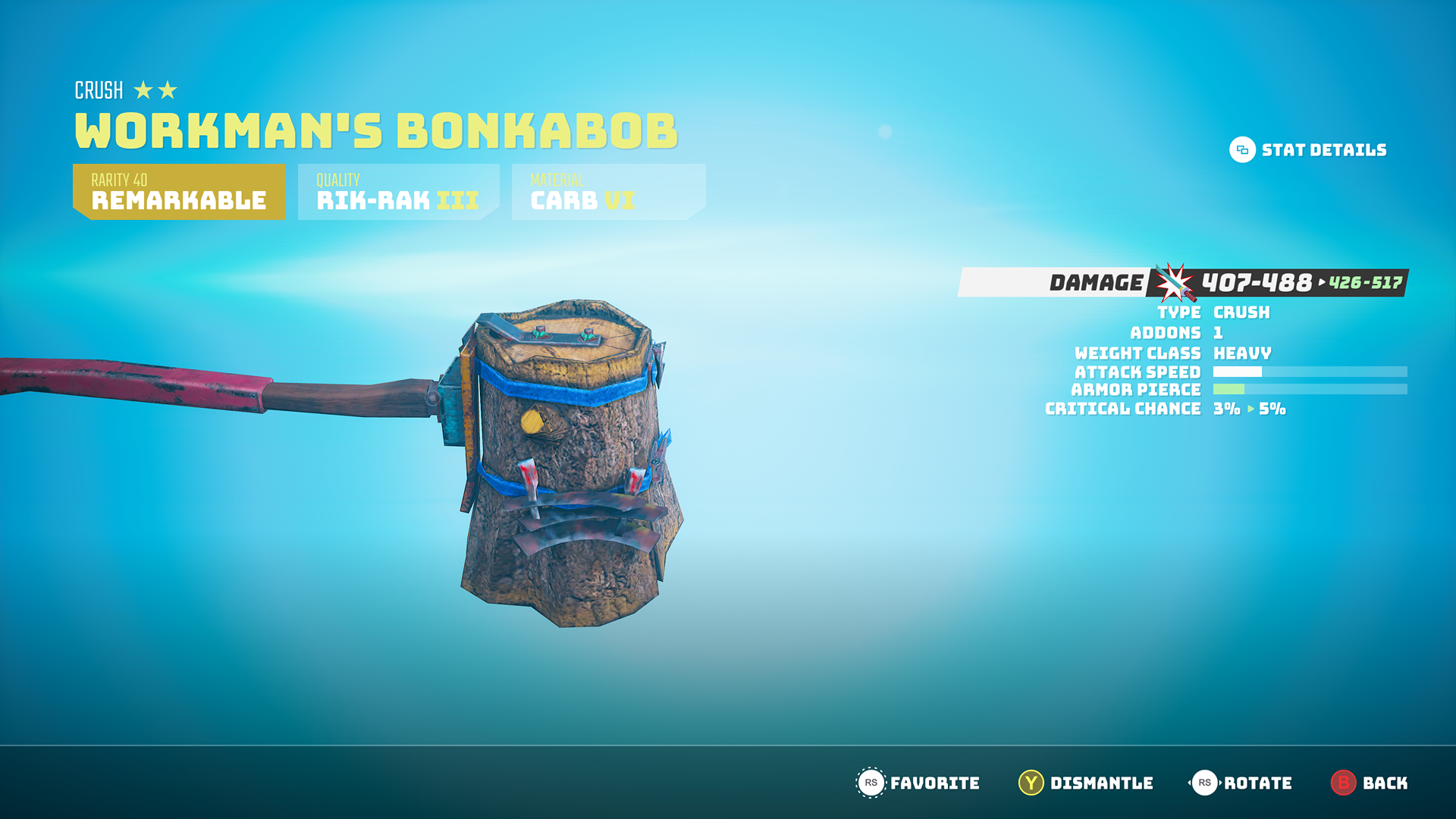
Task: Mark the weapon as Favorite
Action: click(x=918, y=783)
